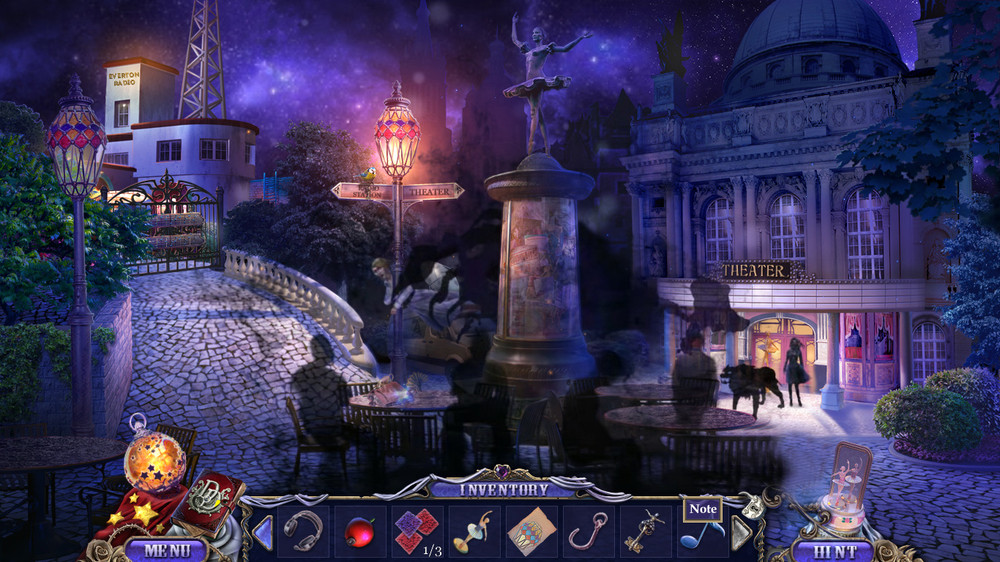The image size is (1000, 562).
Task: Select the colorful patterned card item
Action: pos(531,530)
